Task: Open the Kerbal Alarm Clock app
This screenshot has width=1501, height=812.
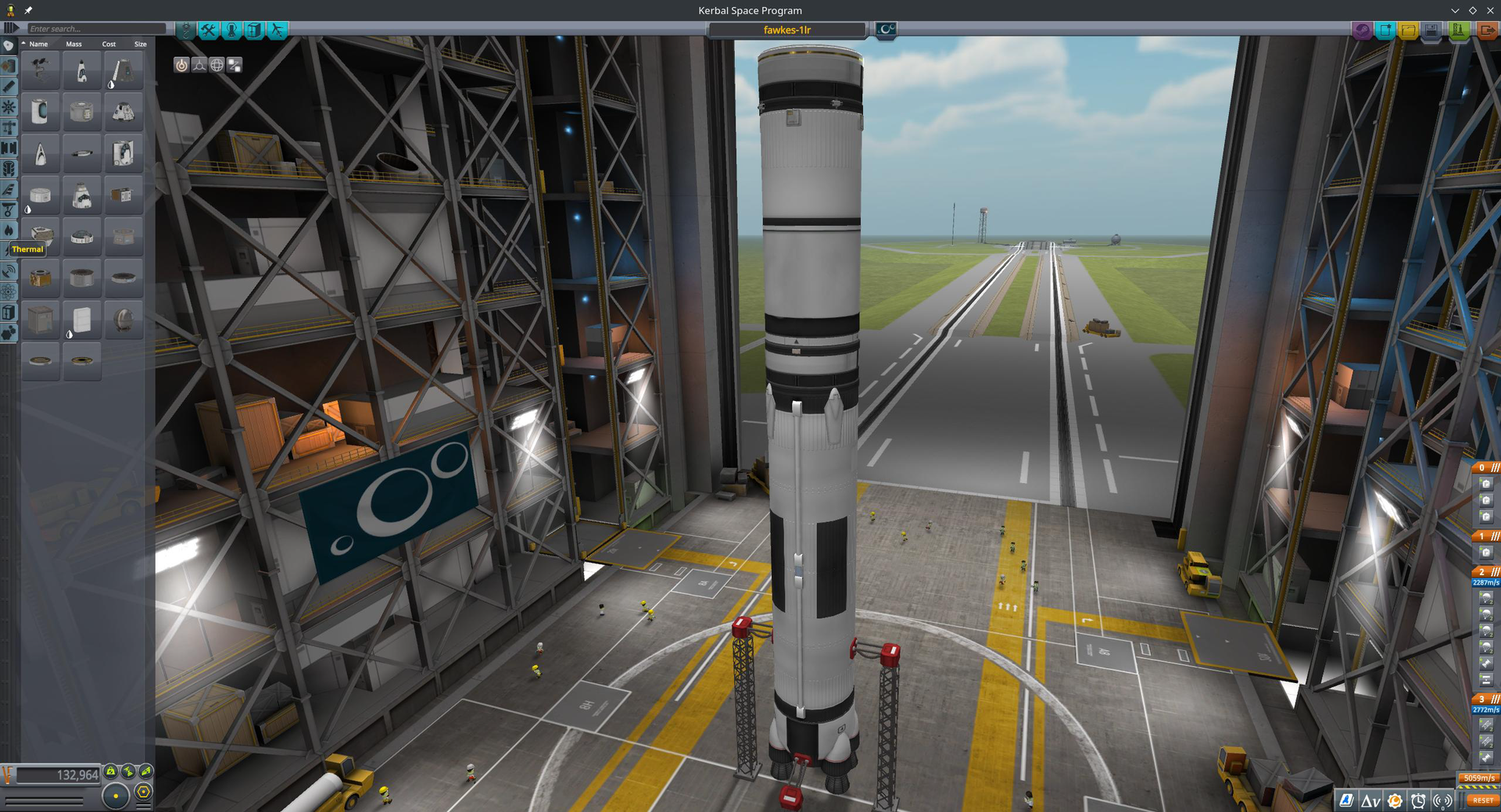Action: [x=1418, y=799]
